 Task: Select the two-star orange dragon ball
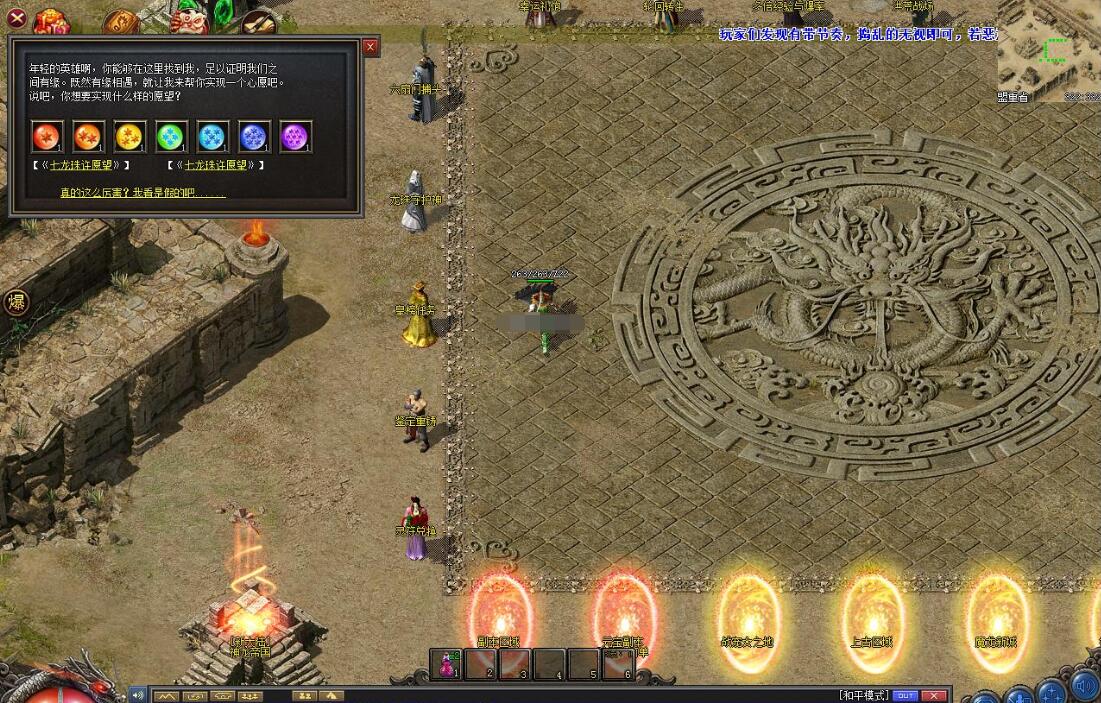pos(89,136)
